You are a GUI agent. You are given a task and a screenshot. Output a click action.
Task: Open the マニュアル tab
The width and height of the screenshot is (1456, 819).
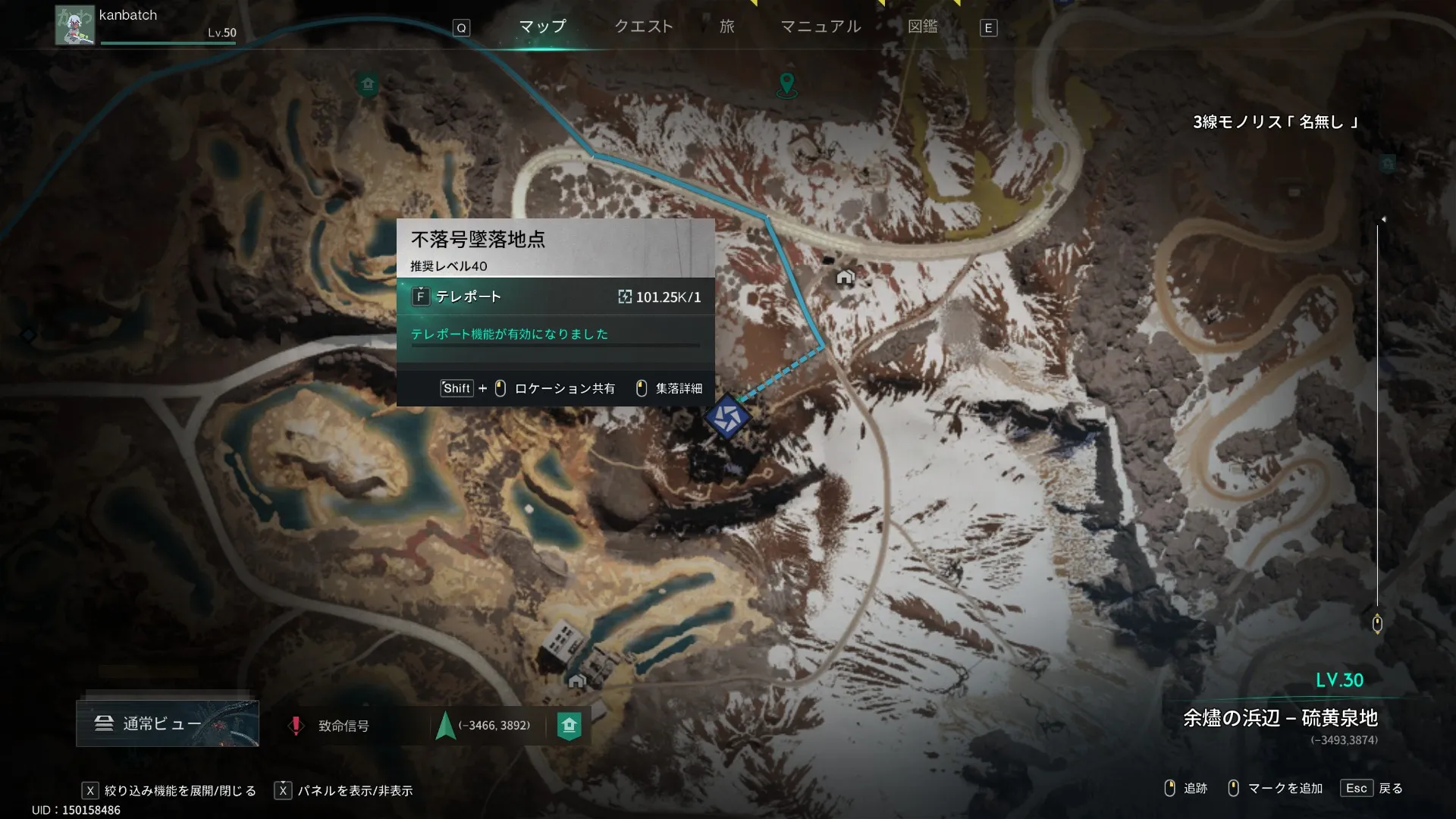(821, 27)
